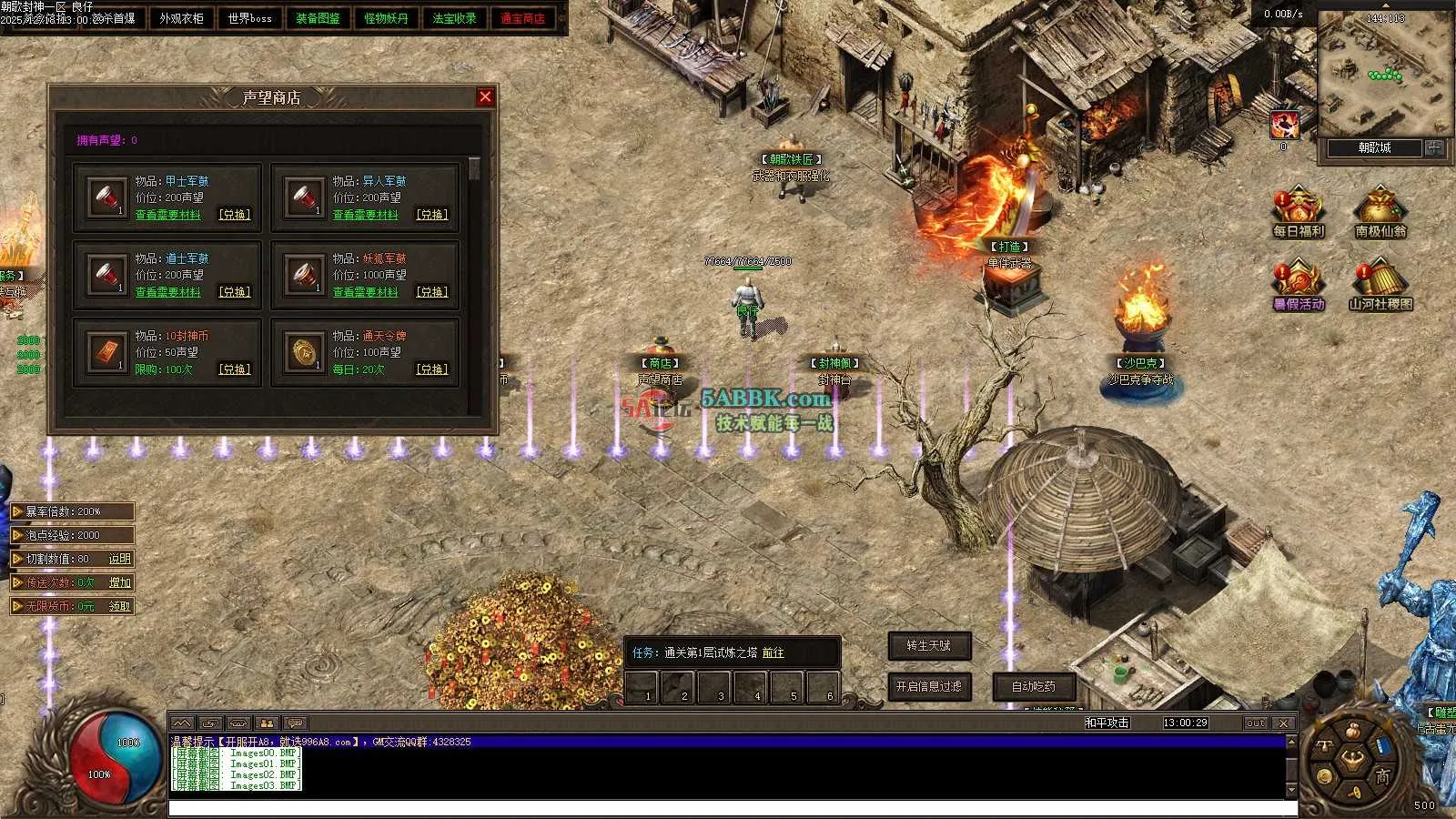Close the 声望商店 reputation shop window
The width and height of the screenshot is (1456, 819).
[x=485, y=96]
